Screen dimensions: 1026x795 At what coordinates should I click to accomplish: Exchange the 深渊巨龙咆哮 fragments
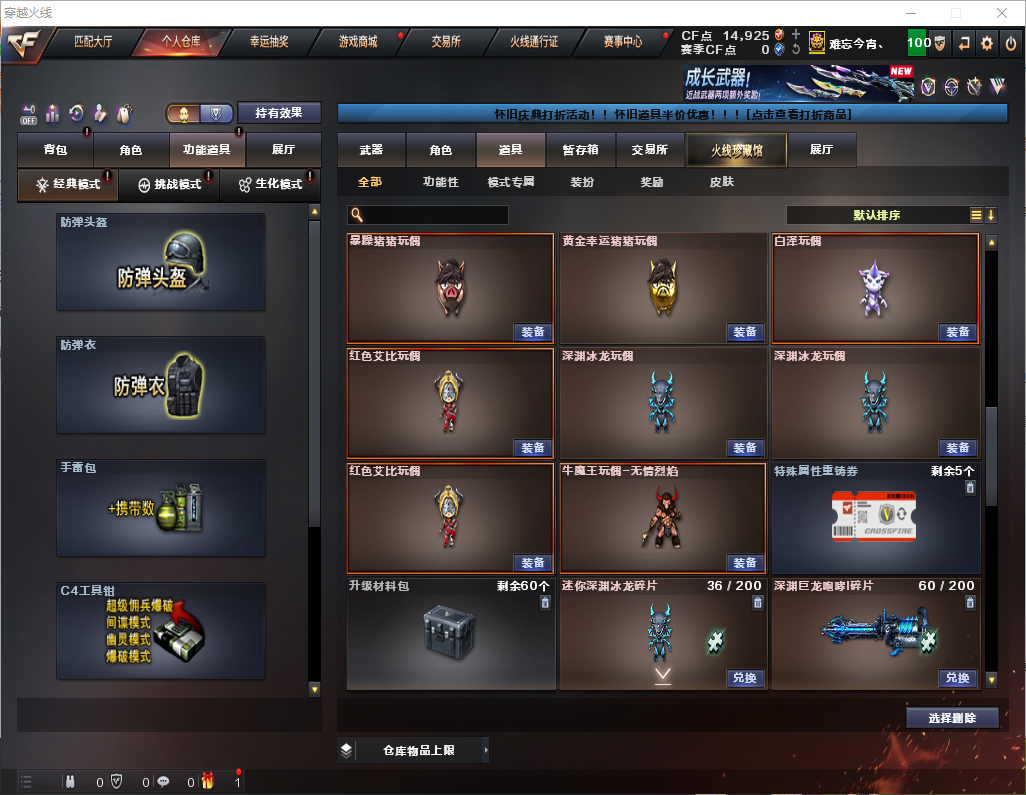[x=957, y=678]
